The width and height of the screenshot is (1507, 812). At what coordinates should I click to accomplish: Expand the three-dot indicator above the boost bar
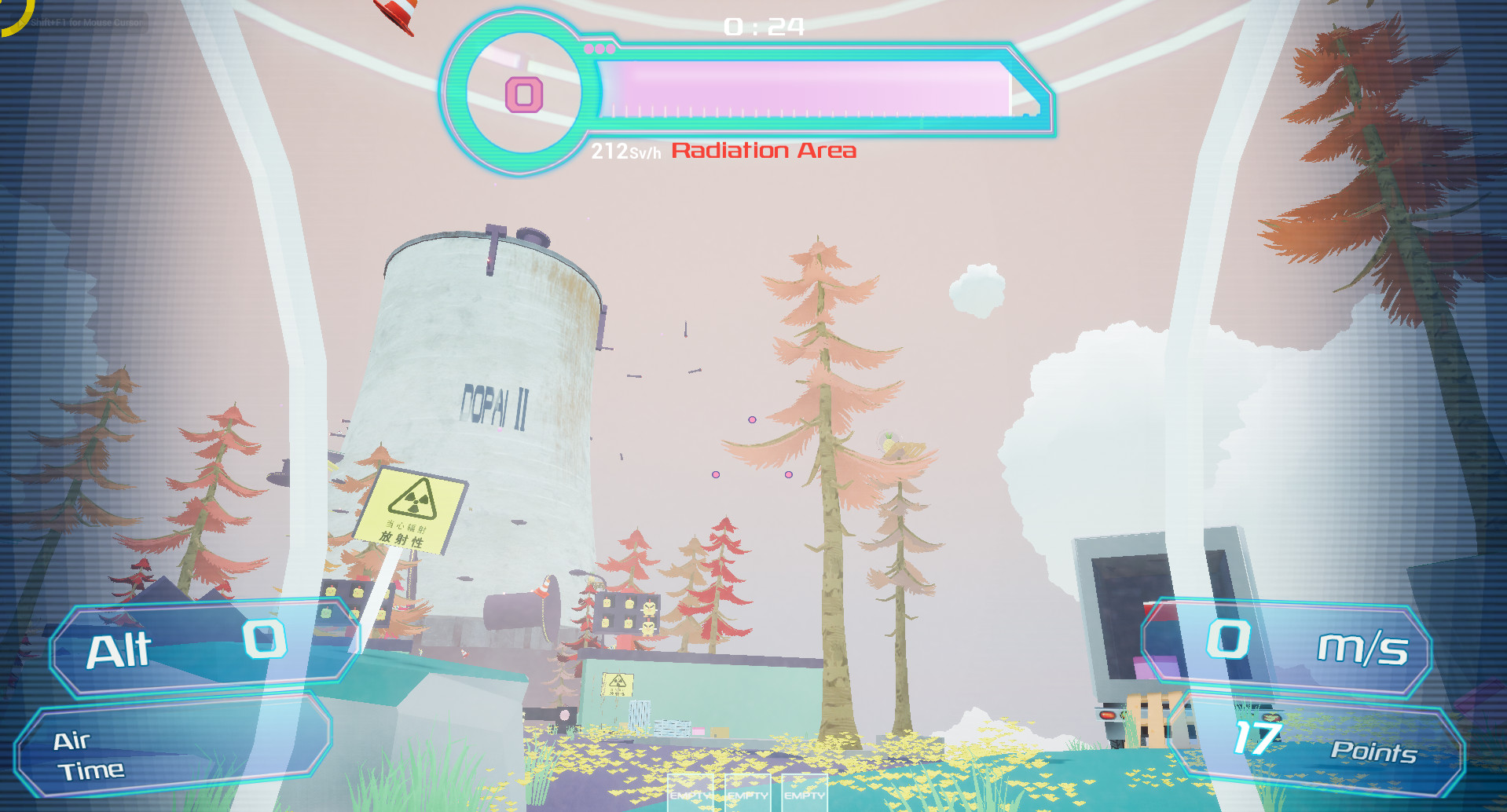point(599,47)
